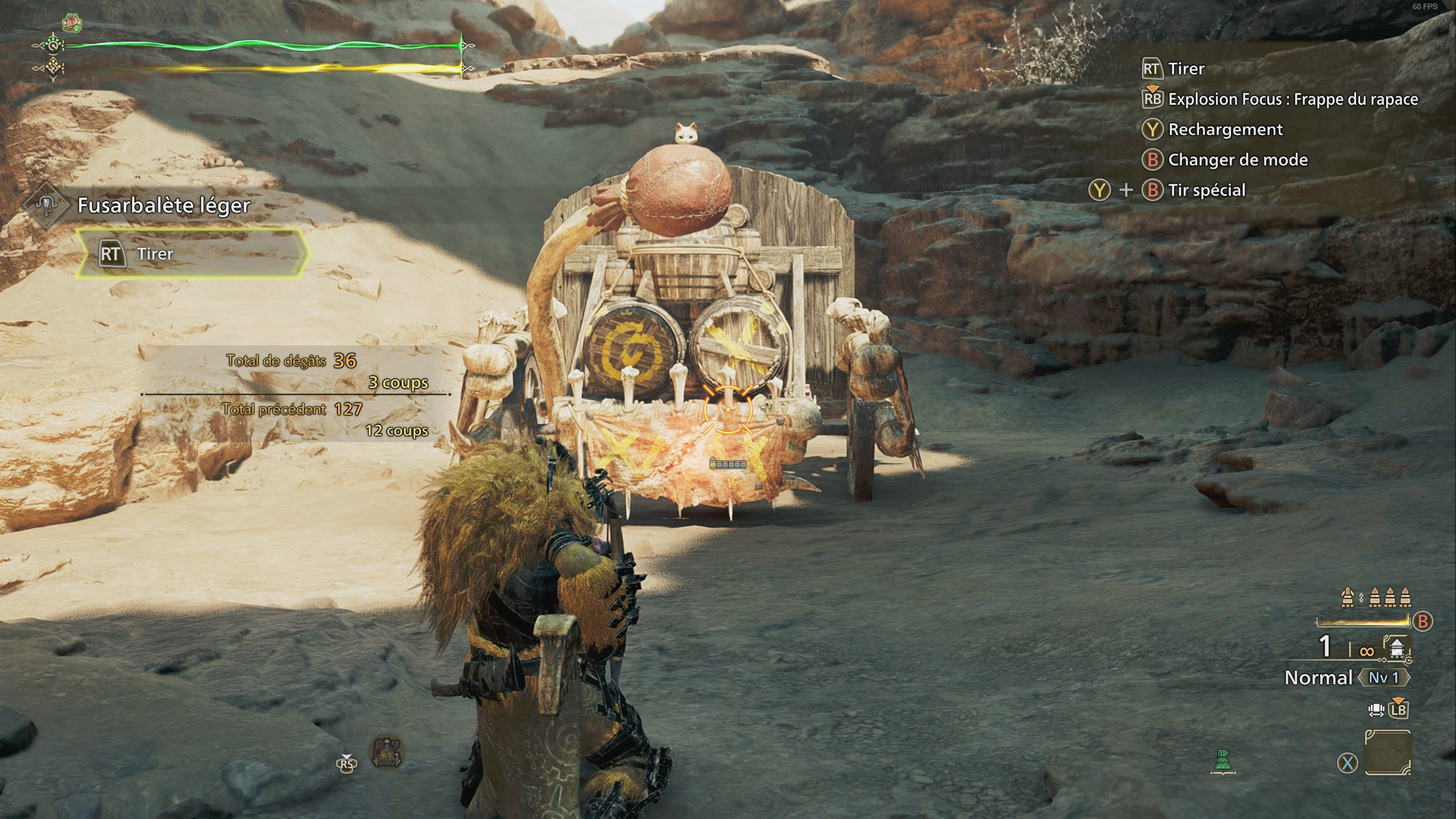The width and height of the screenshot is (1456, 819).
Task: Toggle the ammo switch arrows icon
Action: pos(1376,709)
